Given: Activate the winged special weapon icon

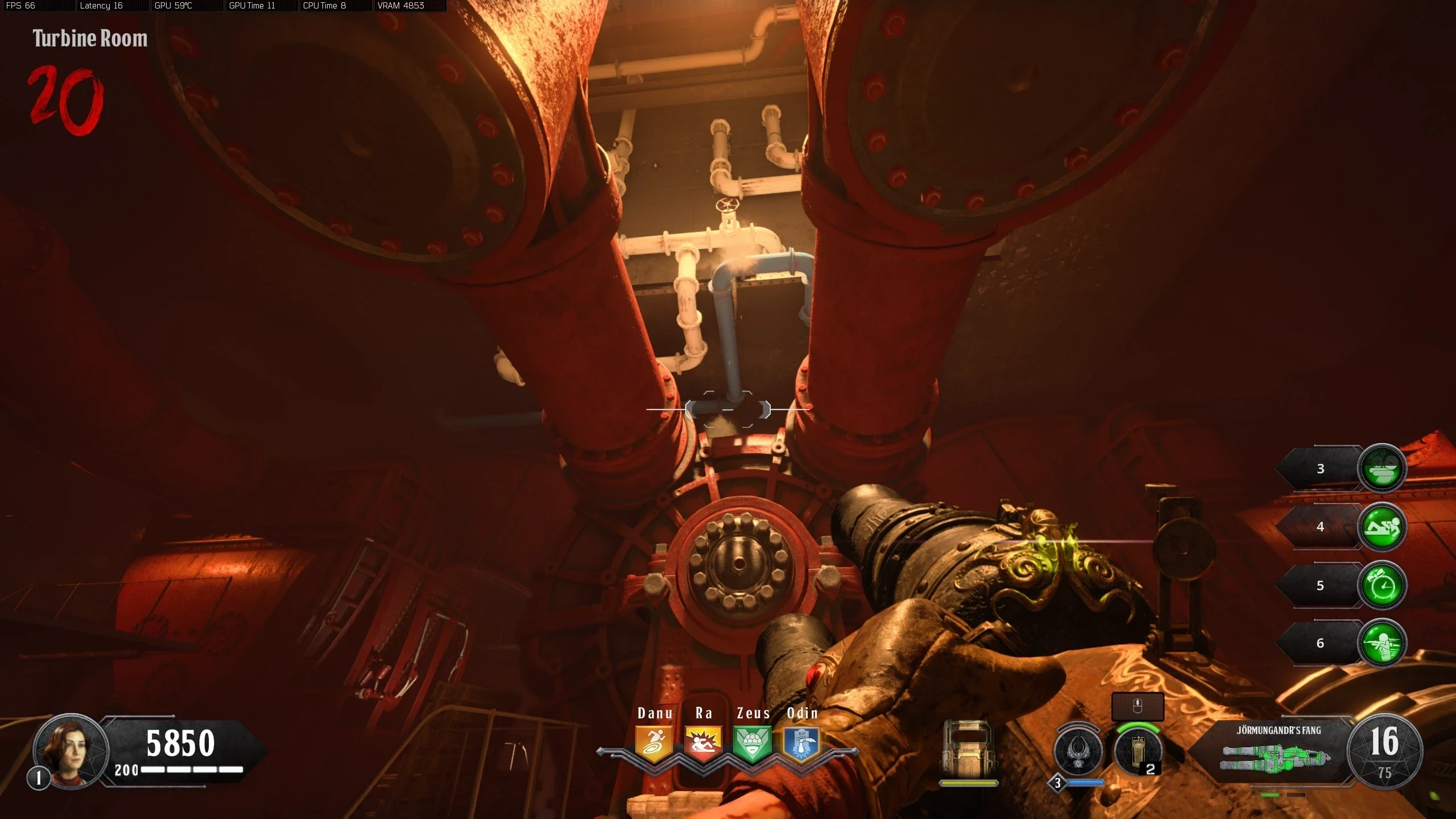Looking at the screenshot, I should click(x=1078, y=752).
